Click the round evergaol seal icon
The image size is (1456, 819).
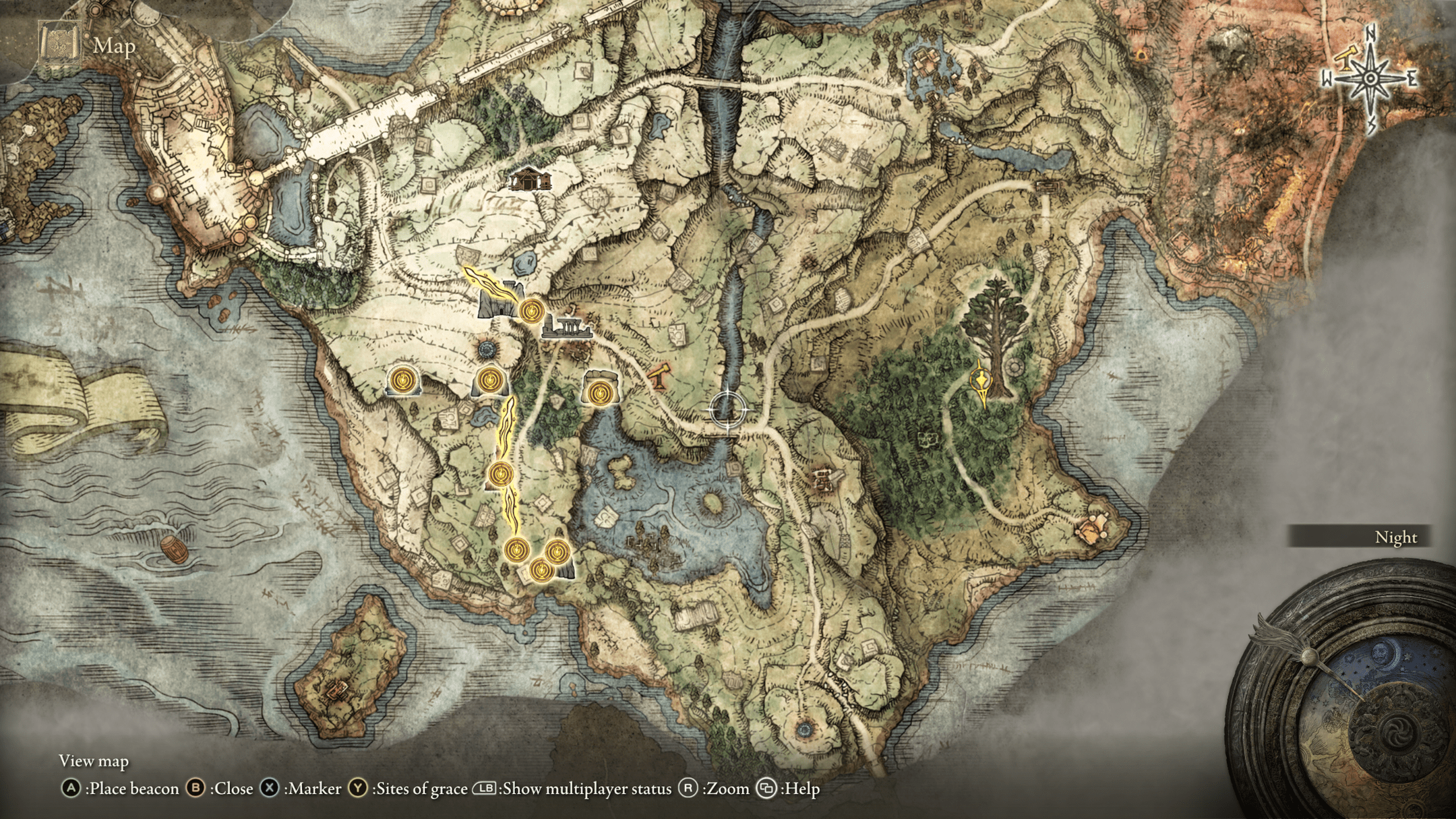pos(486,350)
